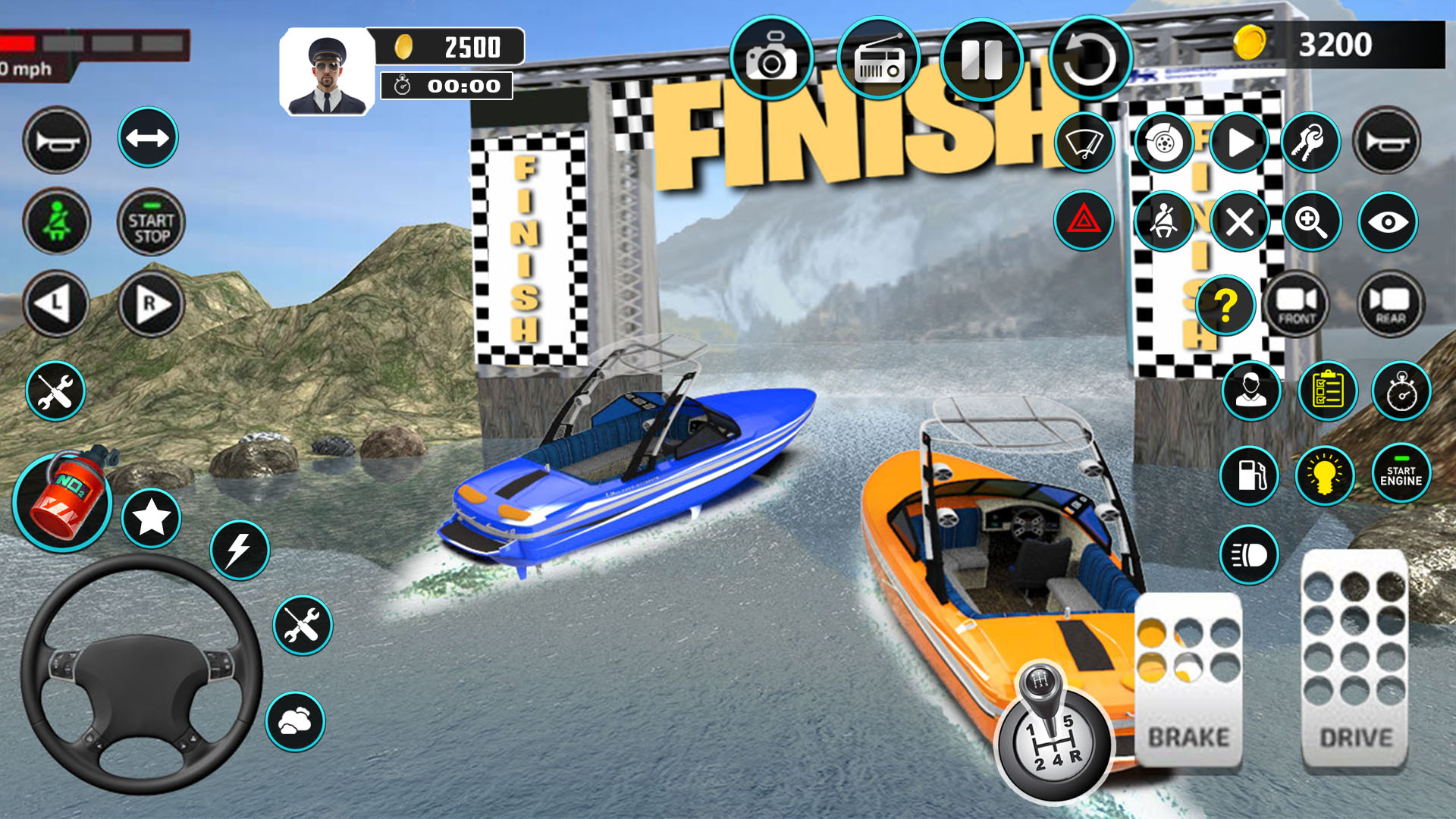Activate the windshield wiper button
This screenshot has height=819, width=1456.
coord(1084,142)
